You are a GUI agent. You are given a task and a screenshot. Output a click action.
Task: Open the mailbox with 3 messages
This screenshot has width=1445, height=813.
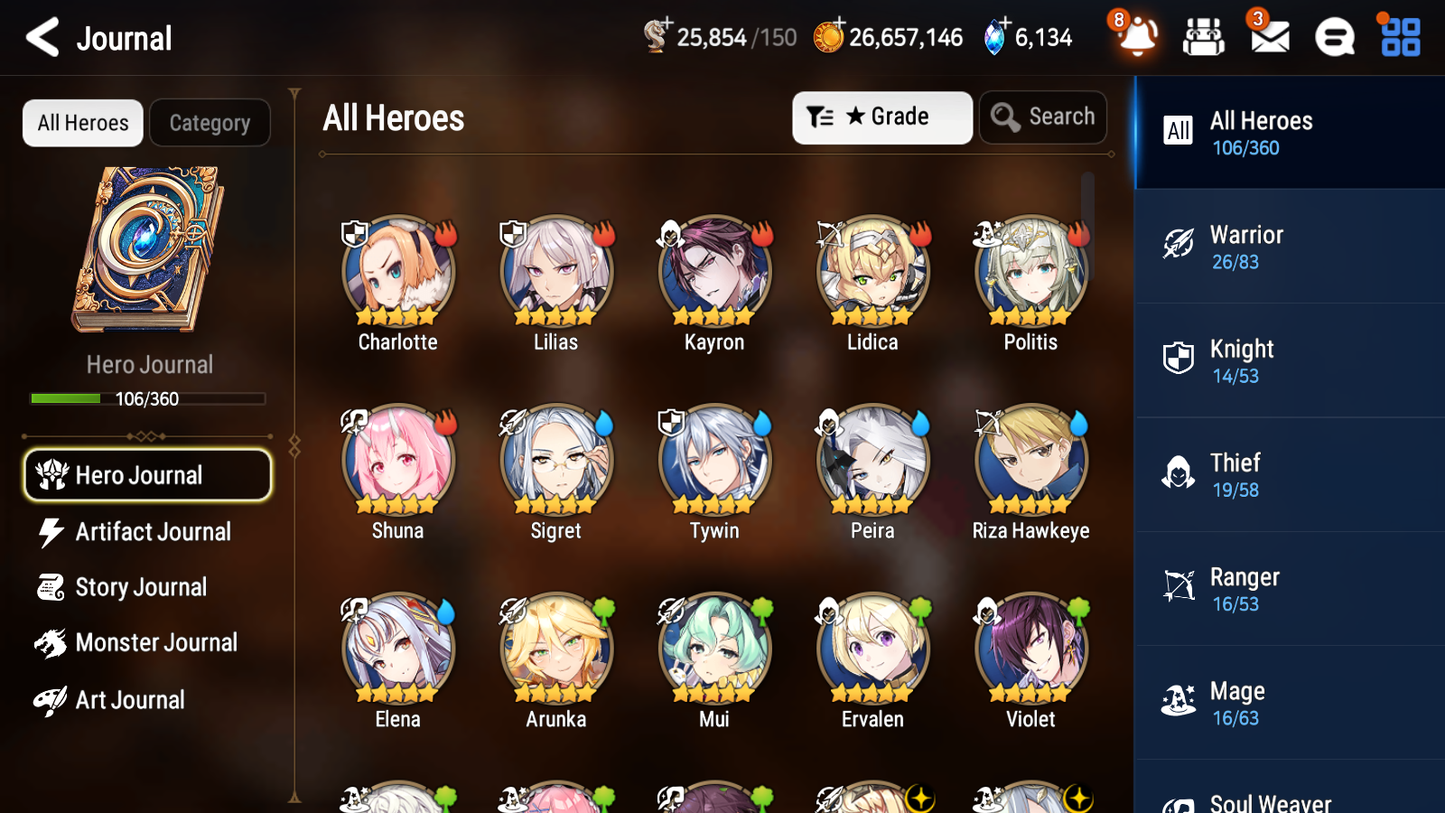tap(1268, 36)
